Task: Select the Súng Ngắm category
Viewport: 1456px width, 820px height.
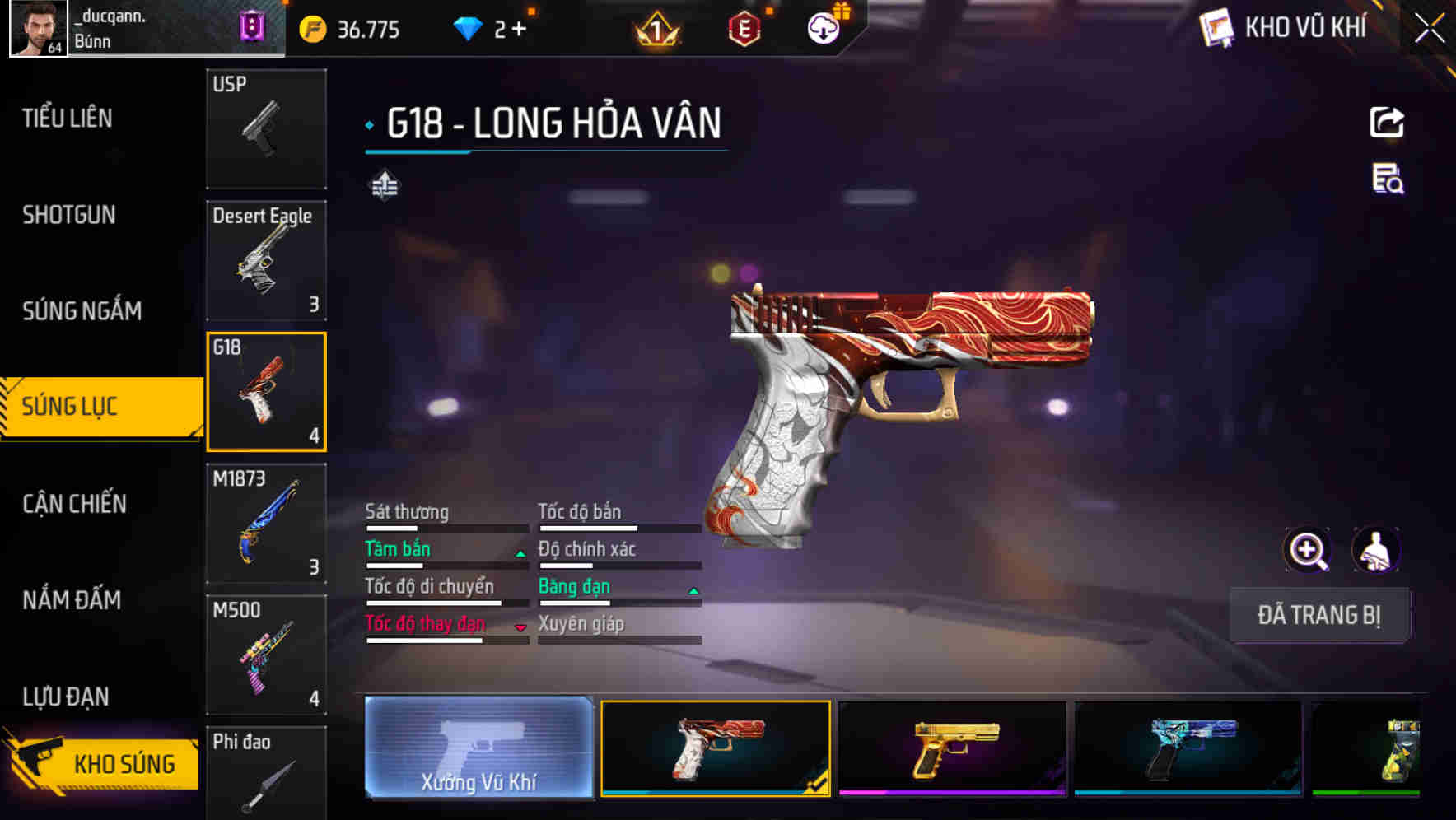Action: (x=82, y=311)
